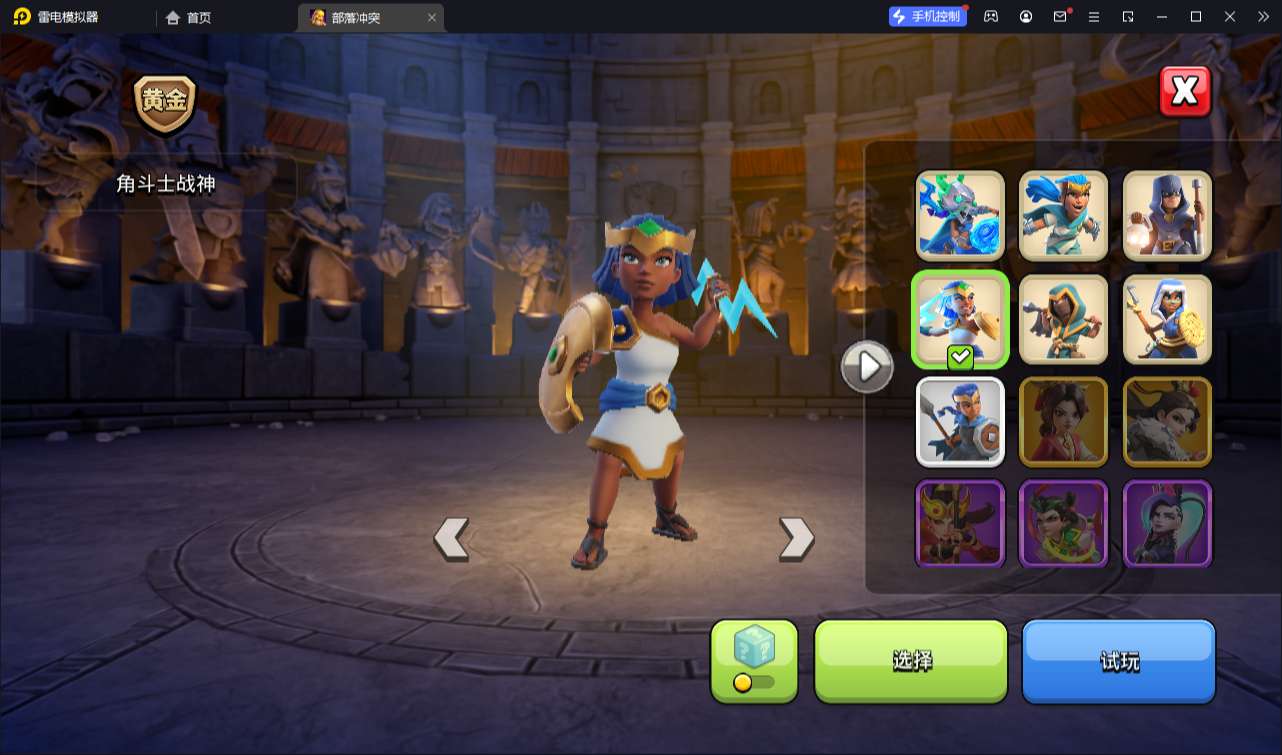Screen dimensions: 1282x755
Task: Try the skin with the blue 试玩 button
Action: (x=1118, y=660)
